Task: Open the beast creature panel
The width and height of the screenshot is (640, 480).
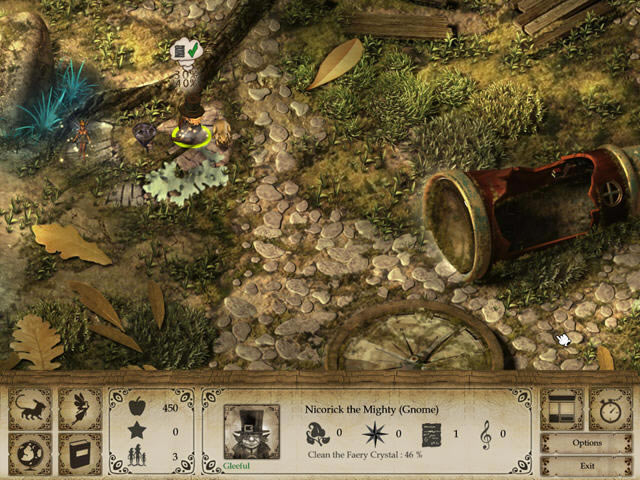Action: pyautogui.click(x=30, y=408)
